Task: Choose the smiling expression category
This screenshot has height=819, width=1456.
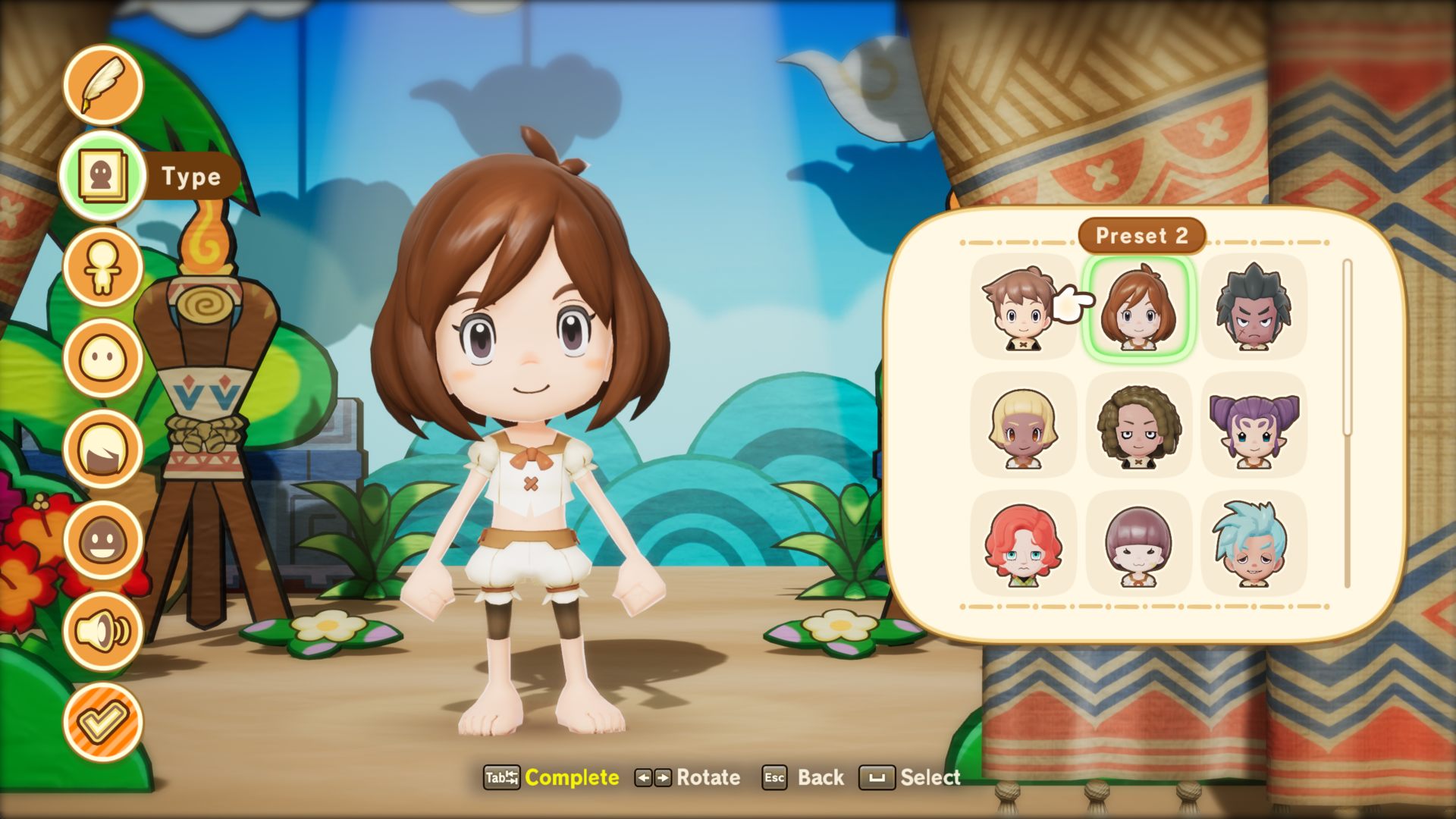Action: (x=103, y=540)
